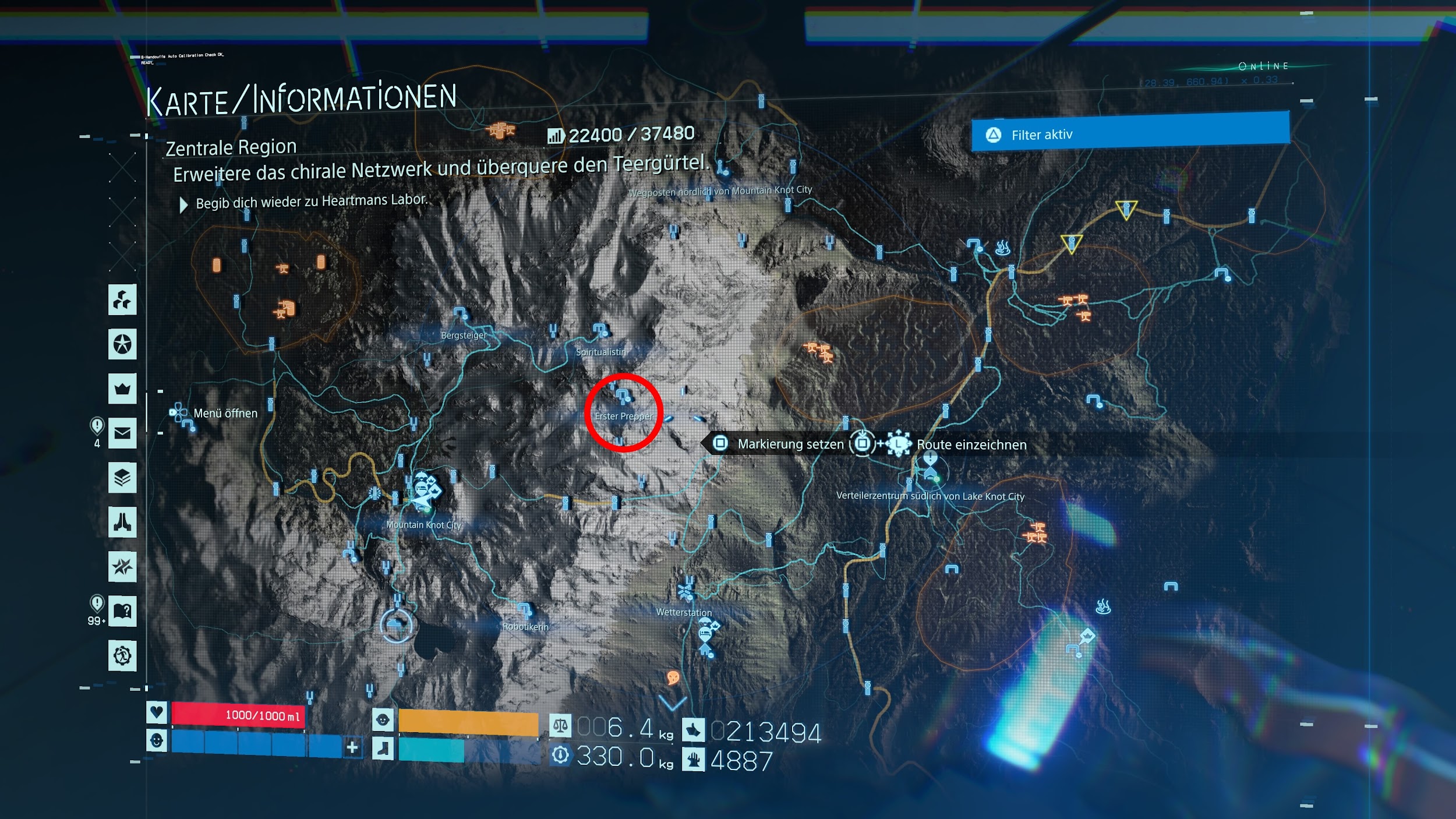
Task: Select the praying hands sidebar icon
Action: [122, 522]
